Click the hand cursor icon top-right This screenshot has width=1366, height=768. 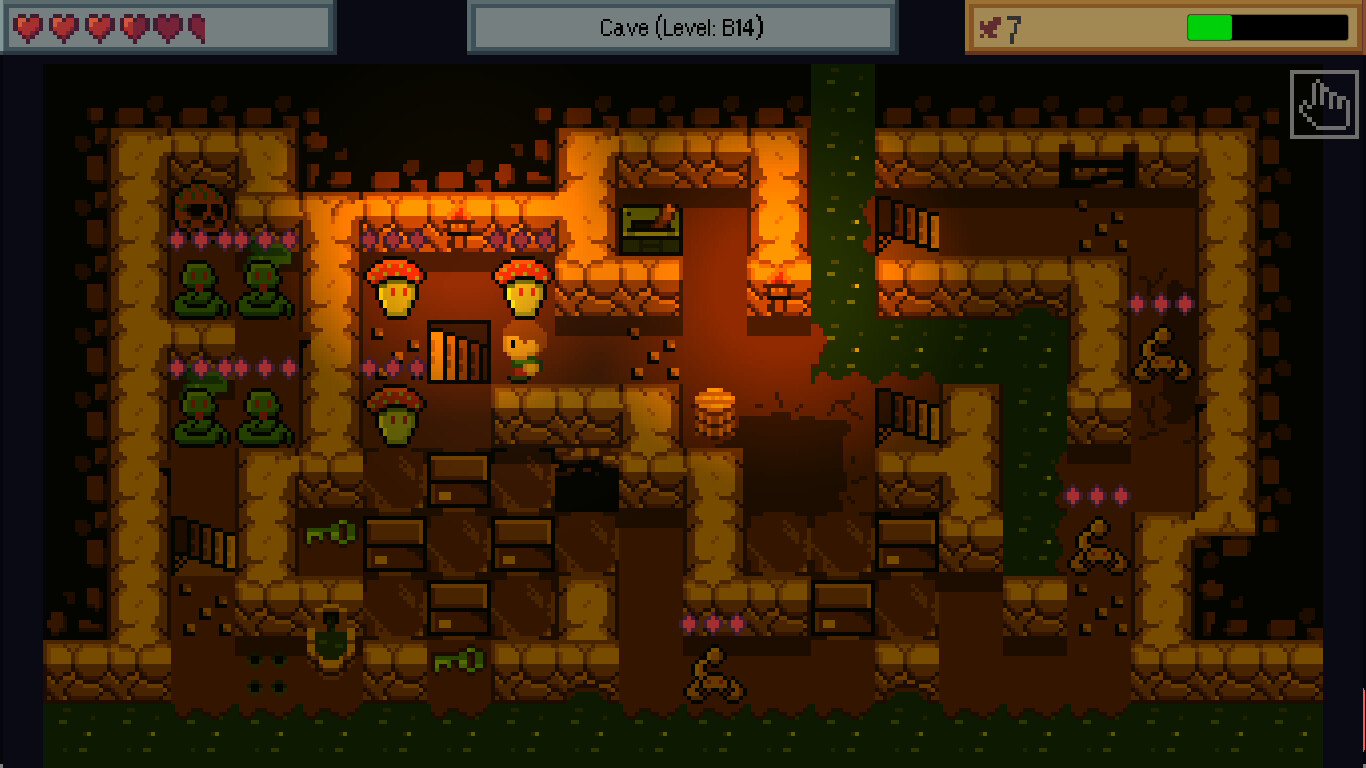click(x=1322, y=105)
